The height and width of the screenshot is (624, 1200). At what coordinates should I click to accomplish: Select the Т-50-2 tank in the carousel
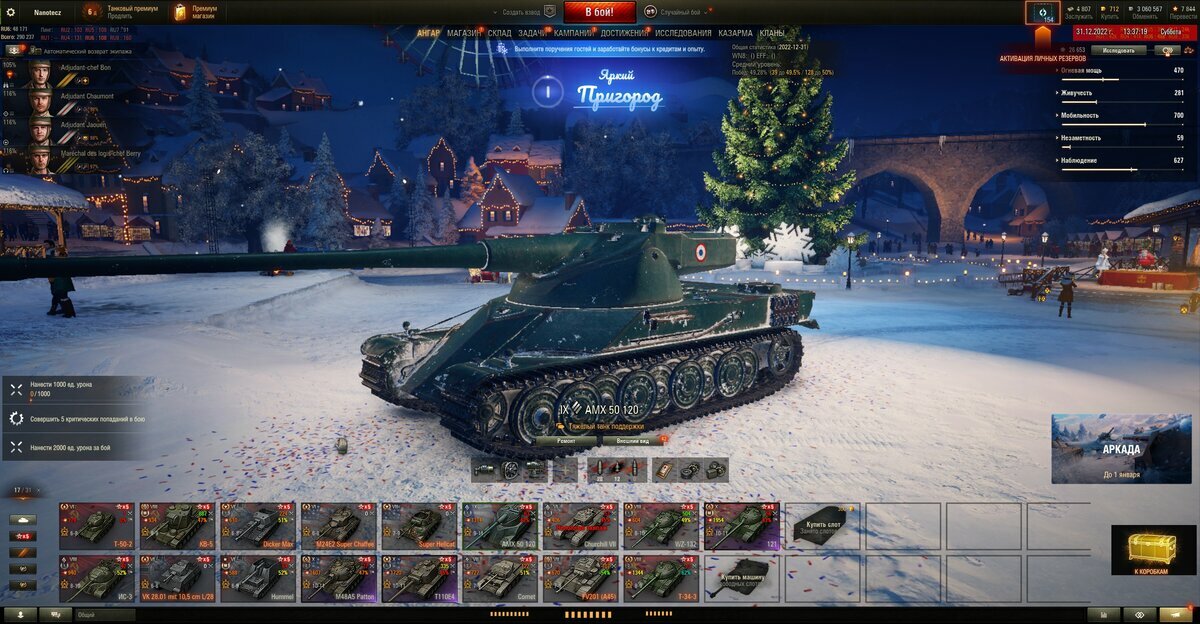(97, 525)
